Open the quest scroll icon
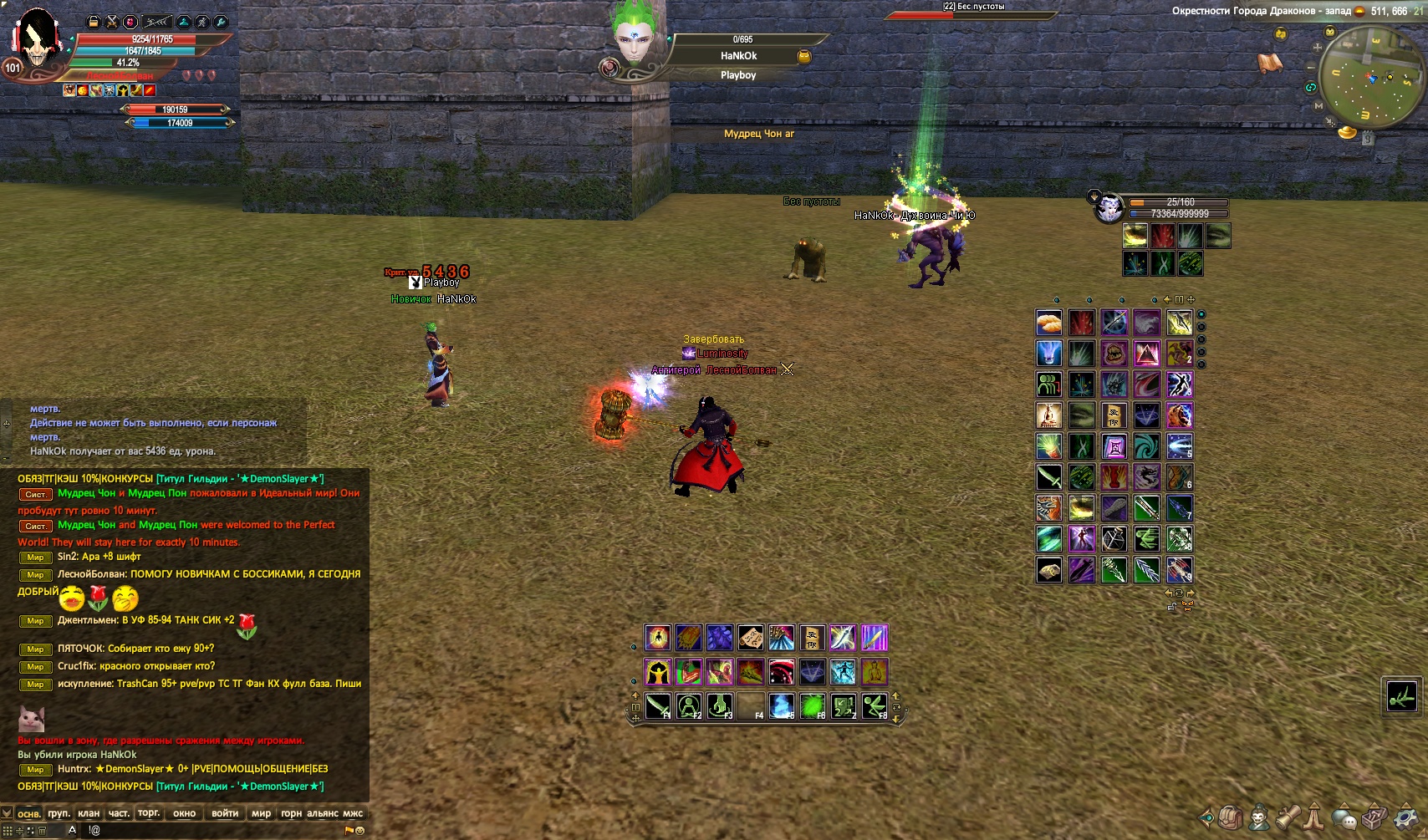This screenshot has width=1428, height=840. (1288, 817)
